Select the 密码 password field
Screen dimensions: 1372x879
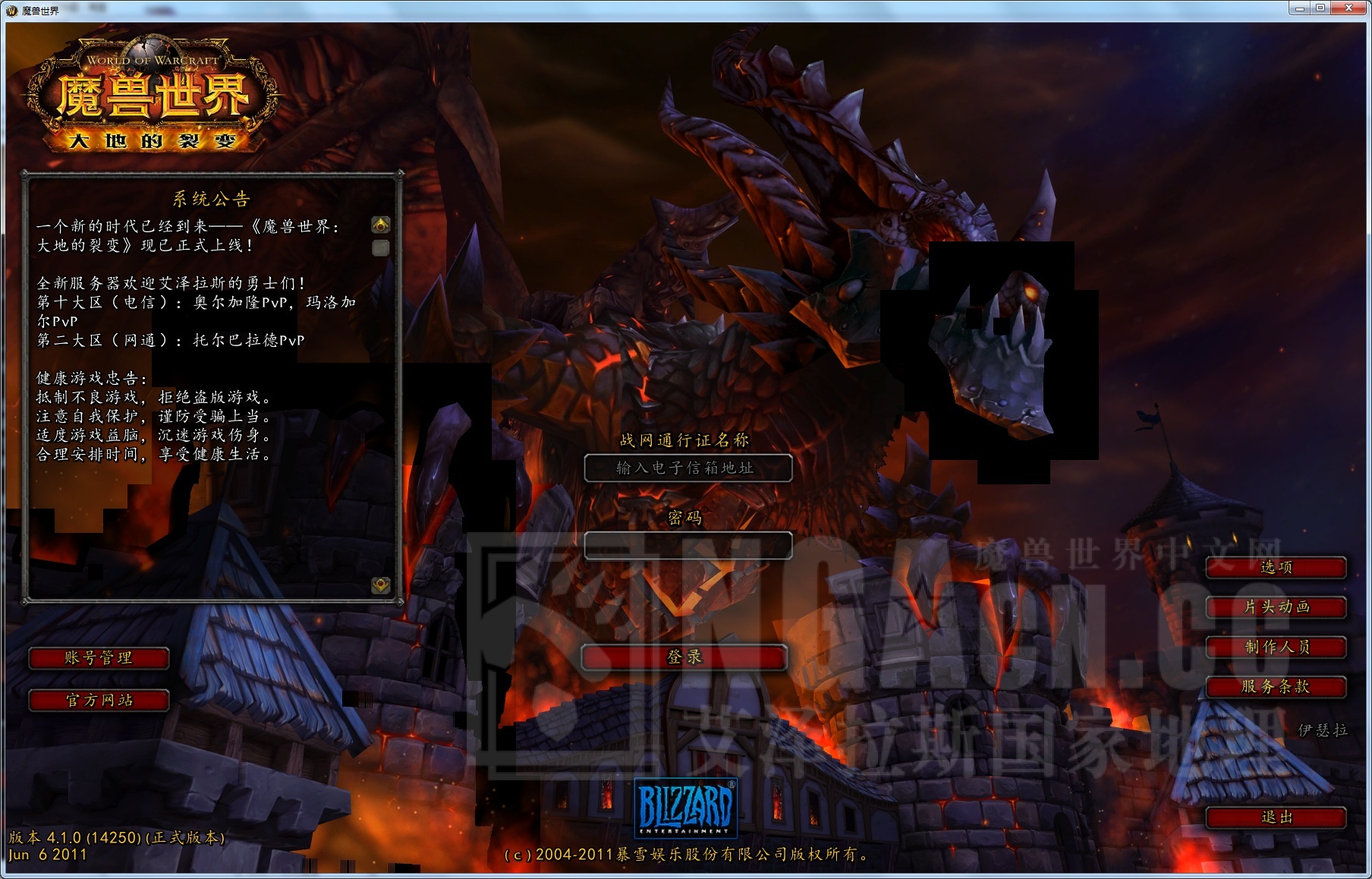click(688, 545)
